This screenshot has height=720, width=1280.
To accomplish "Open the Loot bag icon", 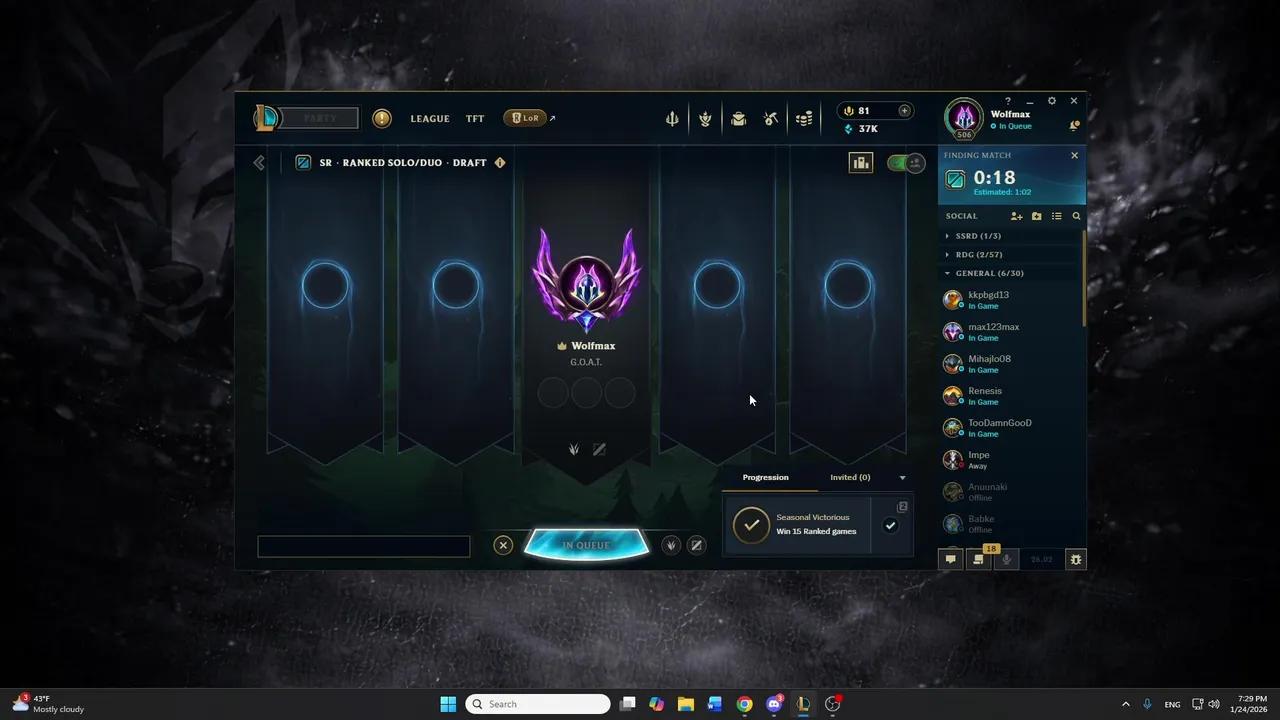I will [738, 118].
